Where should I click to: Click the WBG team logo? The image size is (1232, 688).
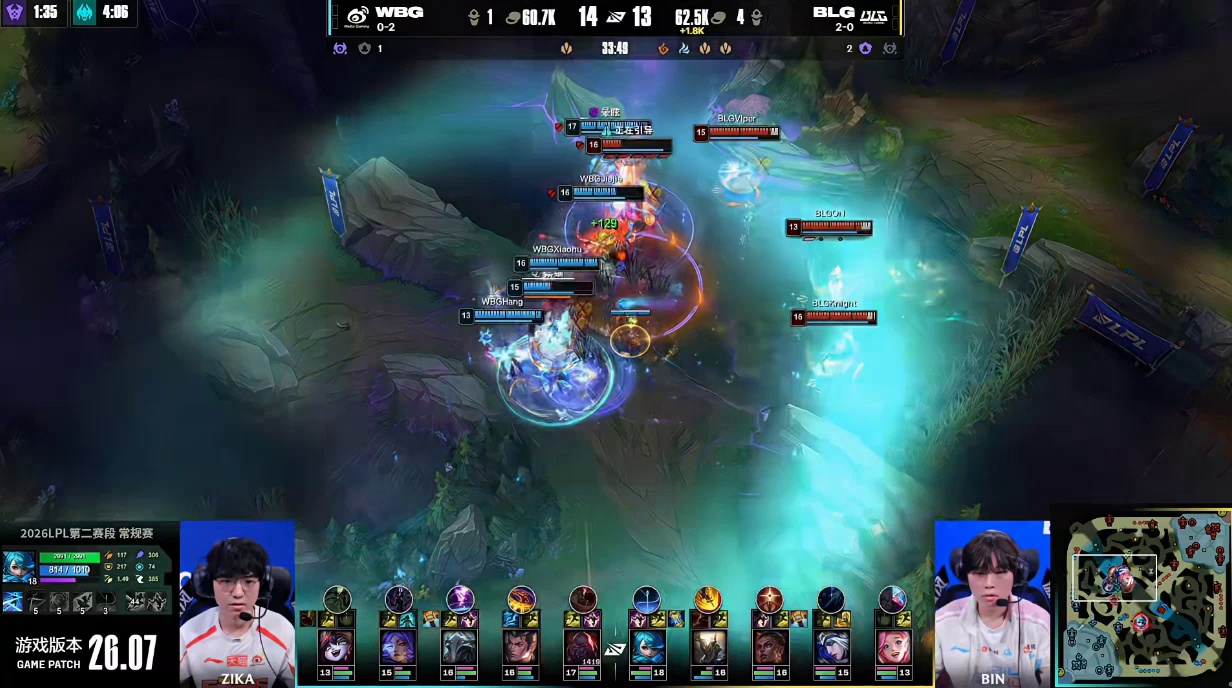(x=357, y=16)
